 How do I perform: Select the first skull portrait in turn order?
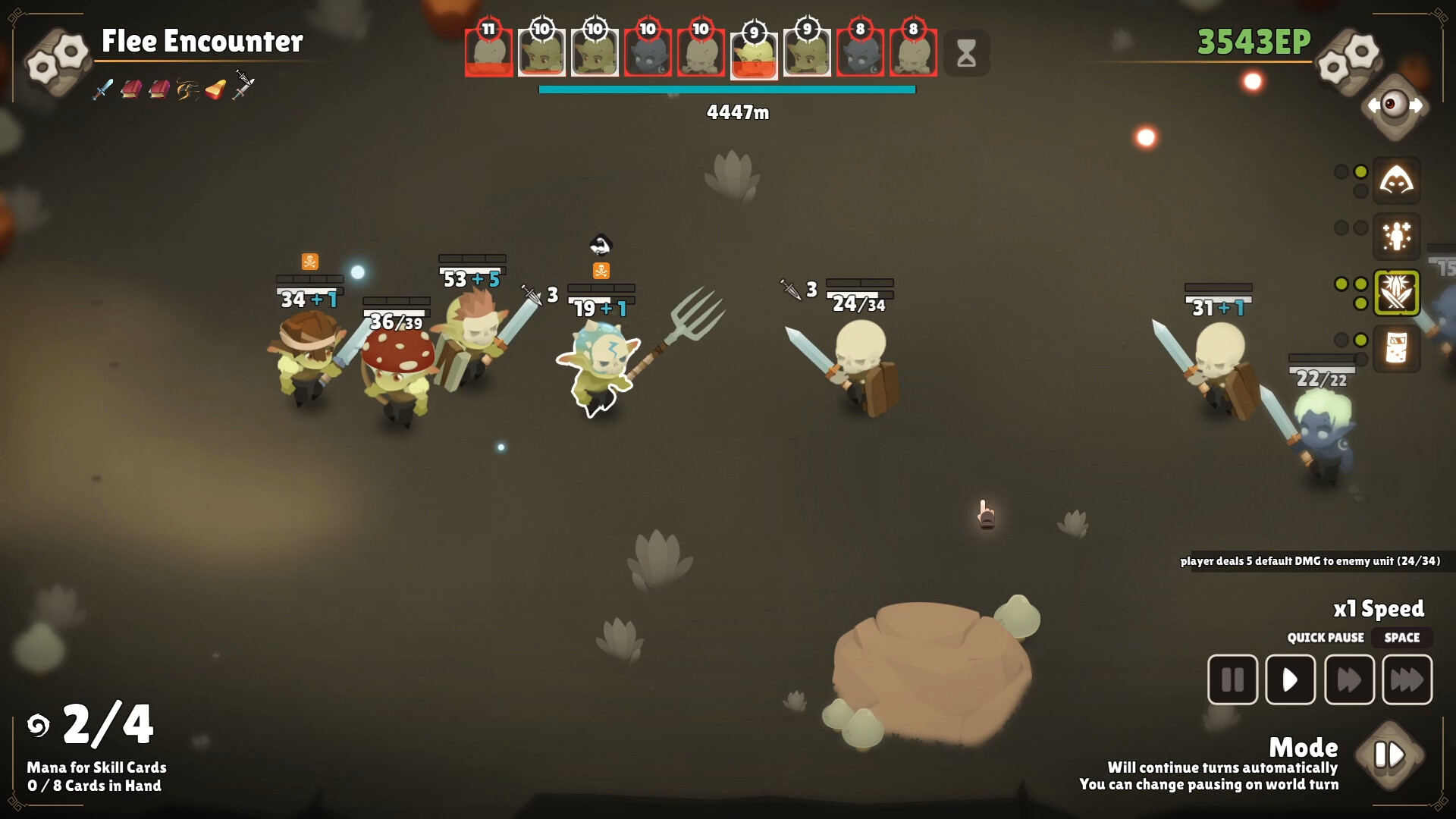tap(488, 52)
